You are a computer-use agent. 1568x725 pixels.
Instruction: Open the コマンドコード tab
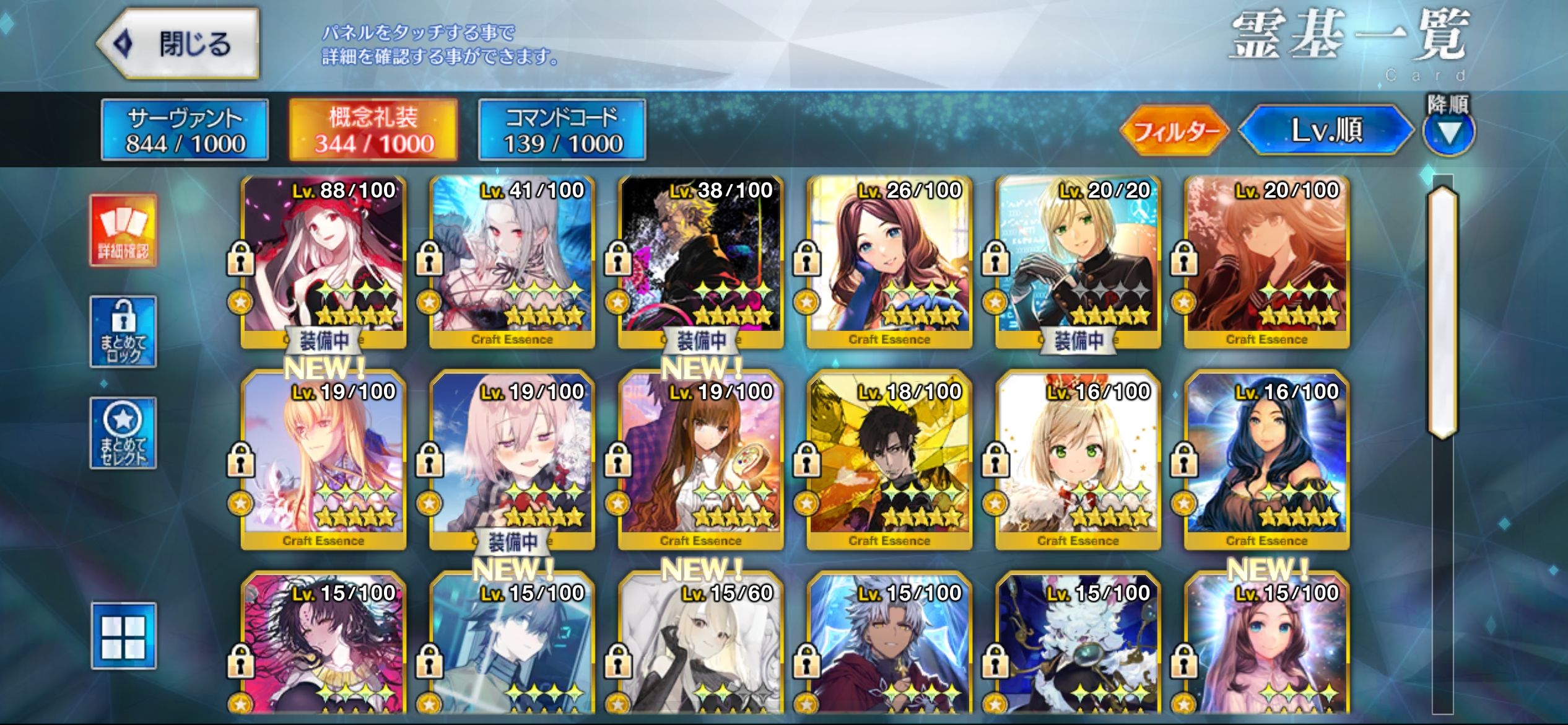point(562,130)
